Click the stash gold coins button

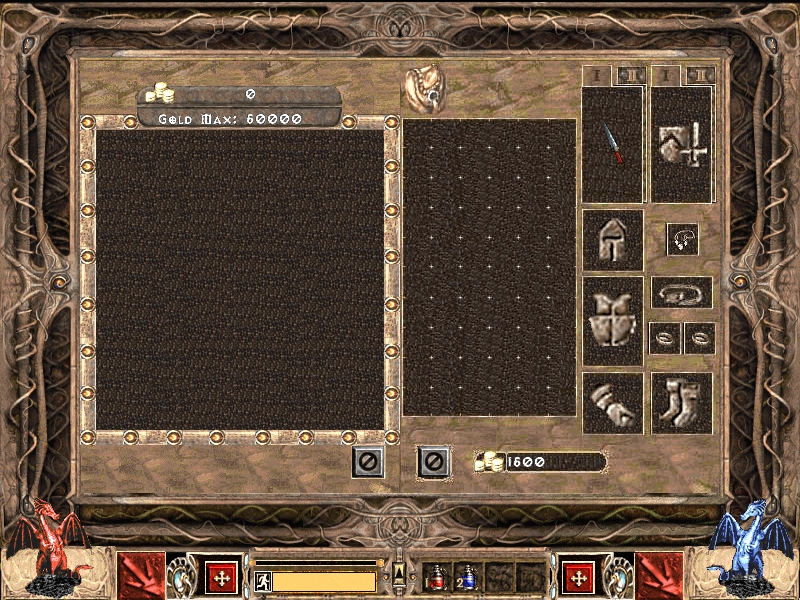(160, 95)
